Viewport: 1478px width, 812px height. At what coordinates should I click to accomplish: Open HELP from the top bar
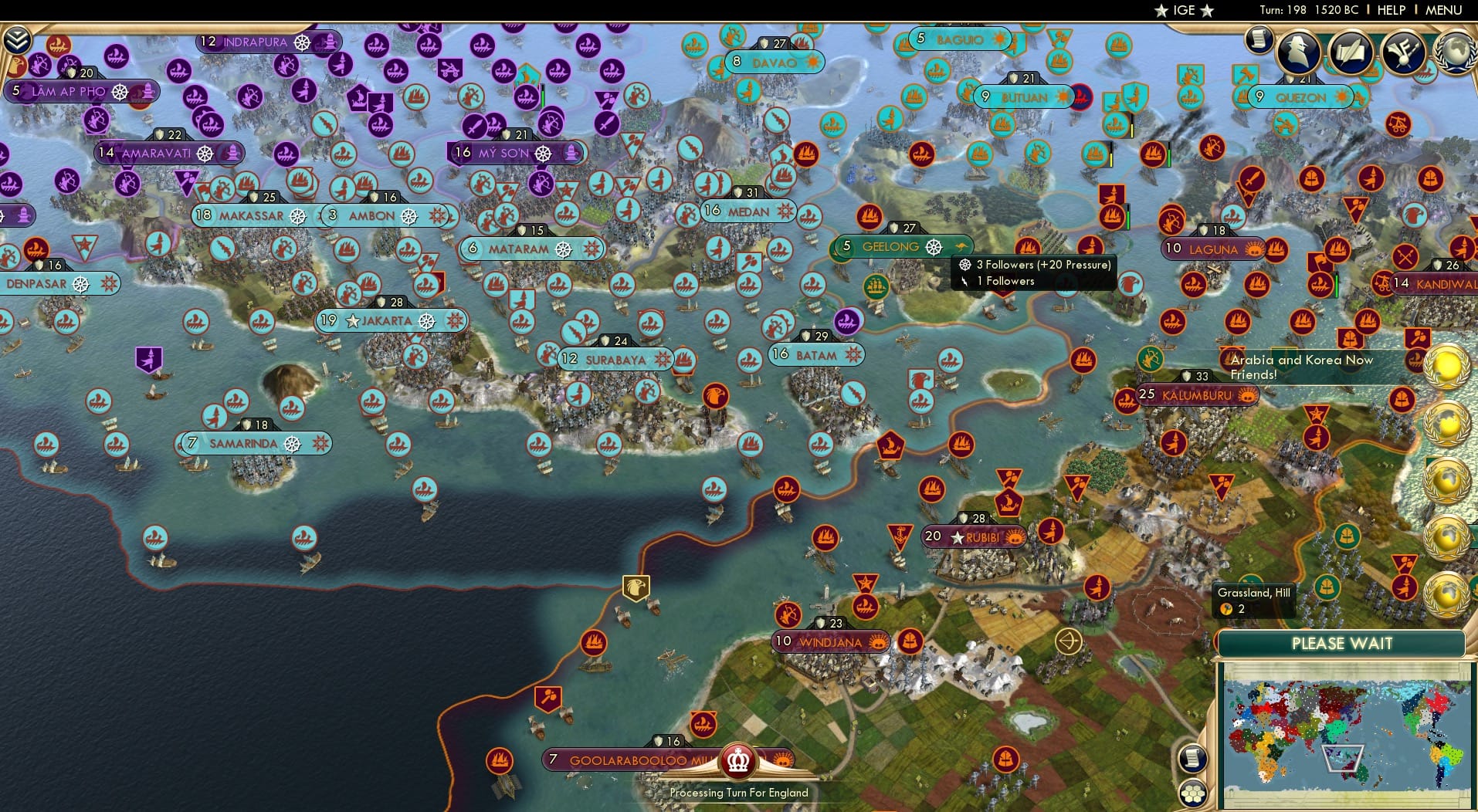[1390, 10]
